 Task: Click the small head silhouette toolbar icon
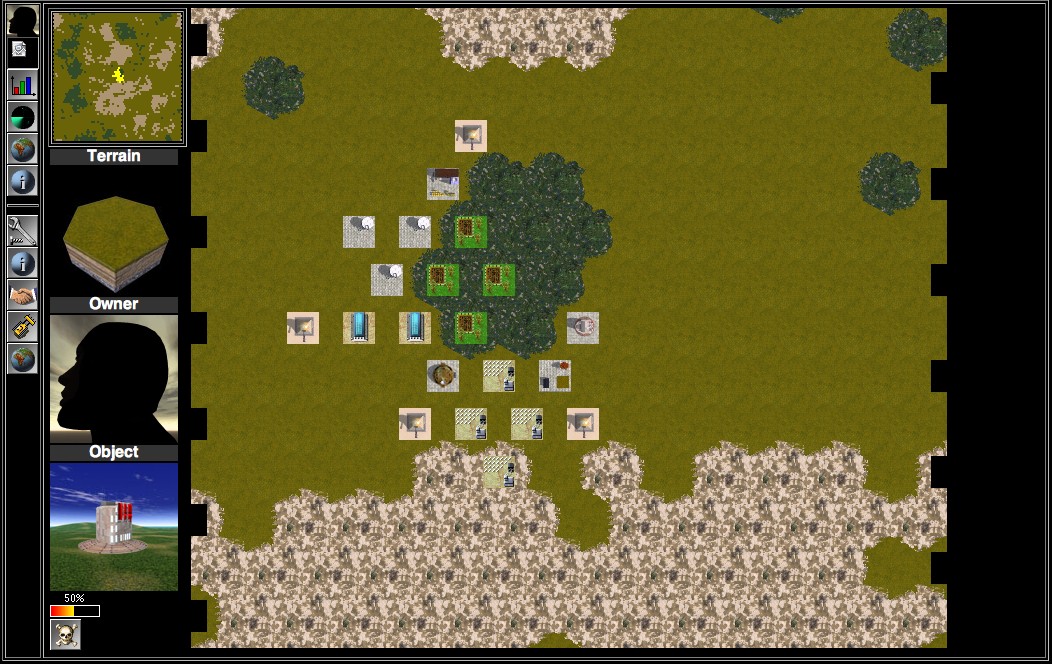(x=22, y=20)
